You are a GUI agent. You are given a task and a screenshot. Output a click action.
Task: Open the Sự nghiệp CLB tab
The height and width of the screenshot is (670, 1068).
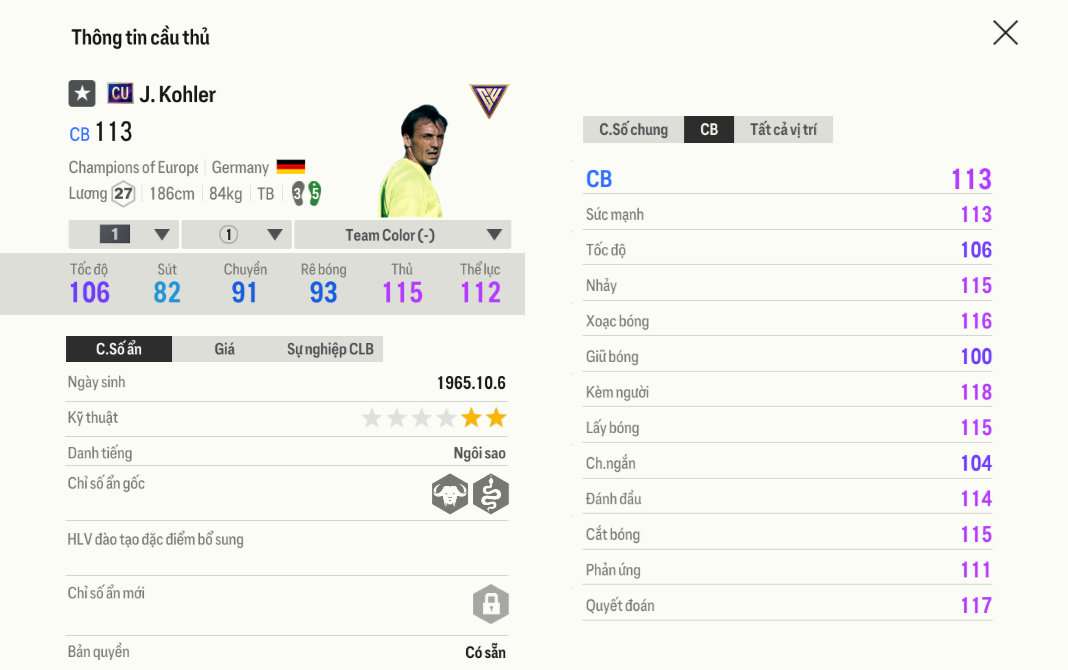tap(330, 349)
